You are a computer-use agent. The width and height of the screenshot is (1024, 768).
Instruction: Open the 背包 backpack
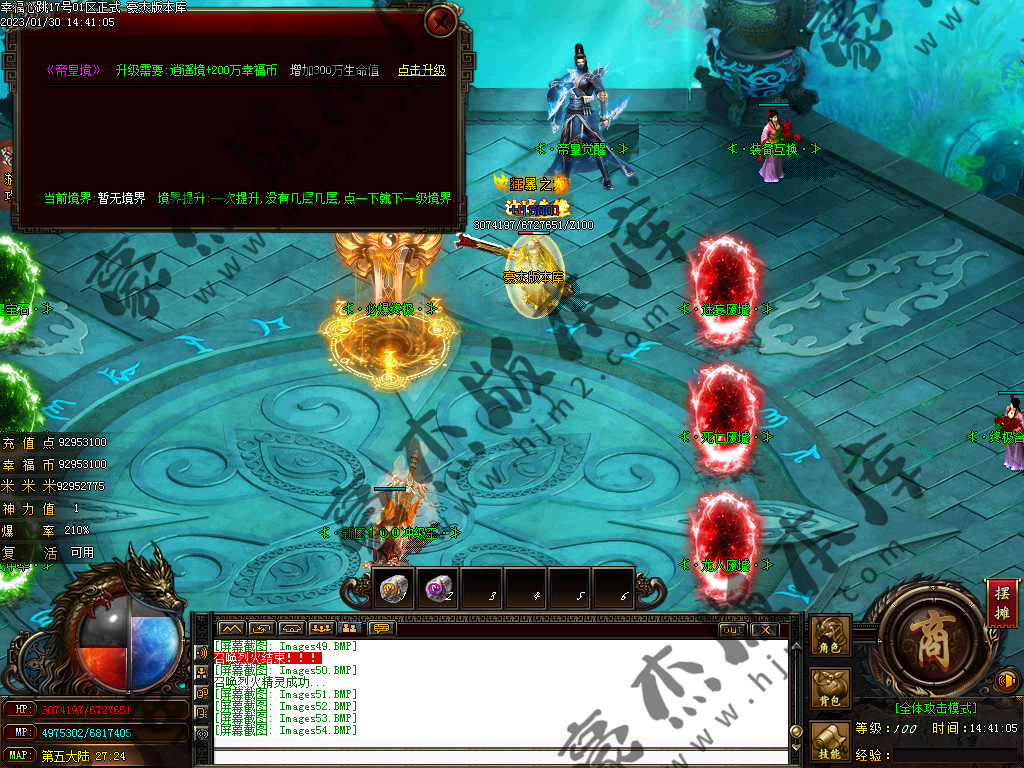click(830, 689)
